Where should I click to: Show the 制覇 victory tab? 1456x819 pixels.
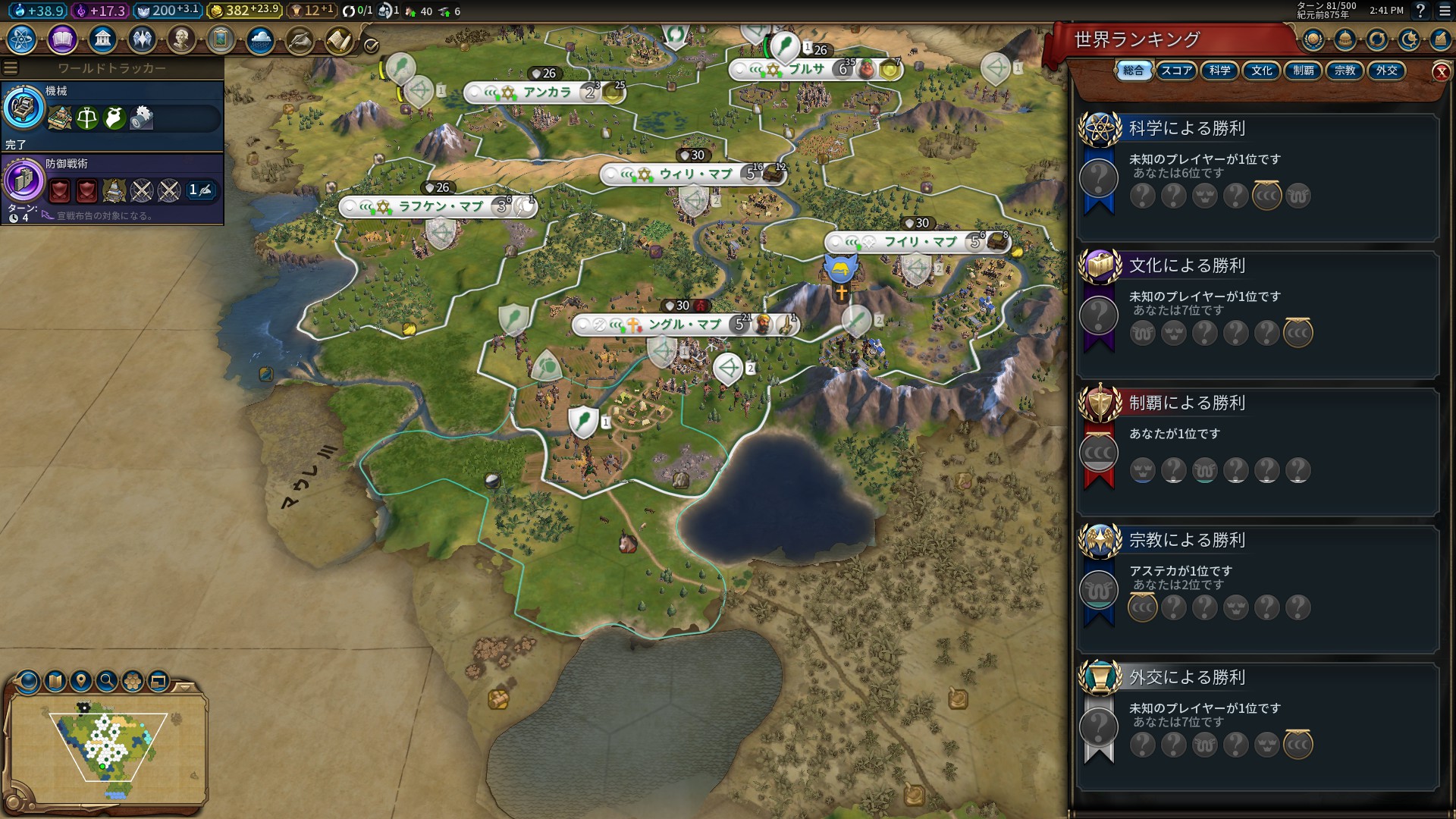[x=1303, y=71]
